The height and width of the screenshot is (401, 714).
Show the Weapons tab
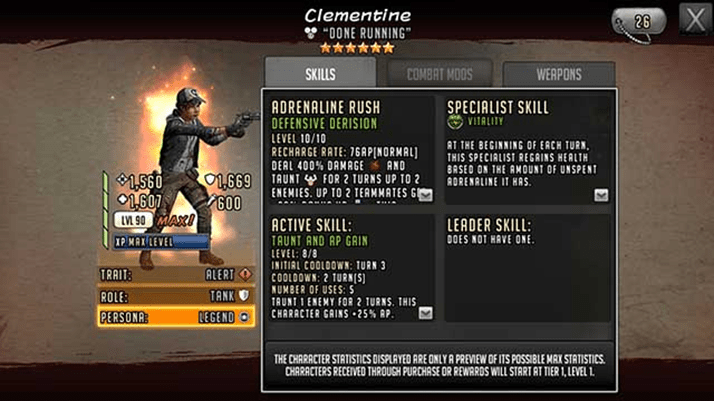(x=558, y=74)
